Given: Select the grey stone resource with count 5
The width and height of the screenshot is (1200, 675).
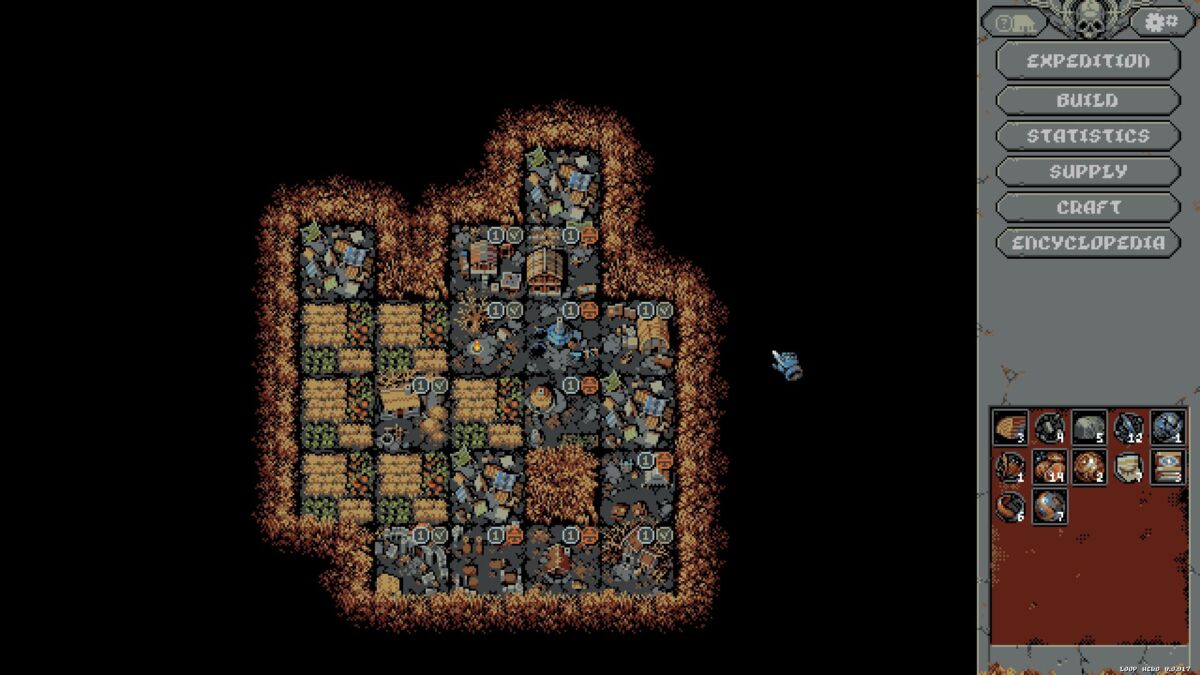Looking at the screenshot, I should tap(1089, 427).
